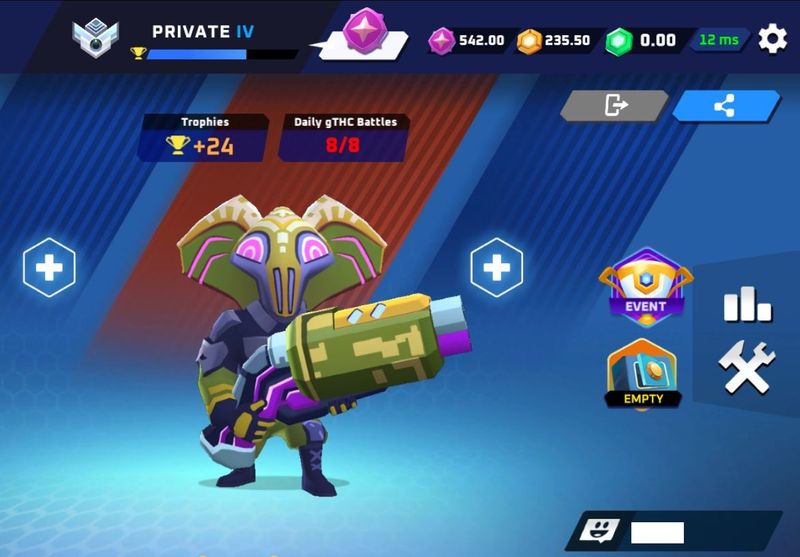Click the grey exit door button
The image size is (800, 557).
coord(614,105)
